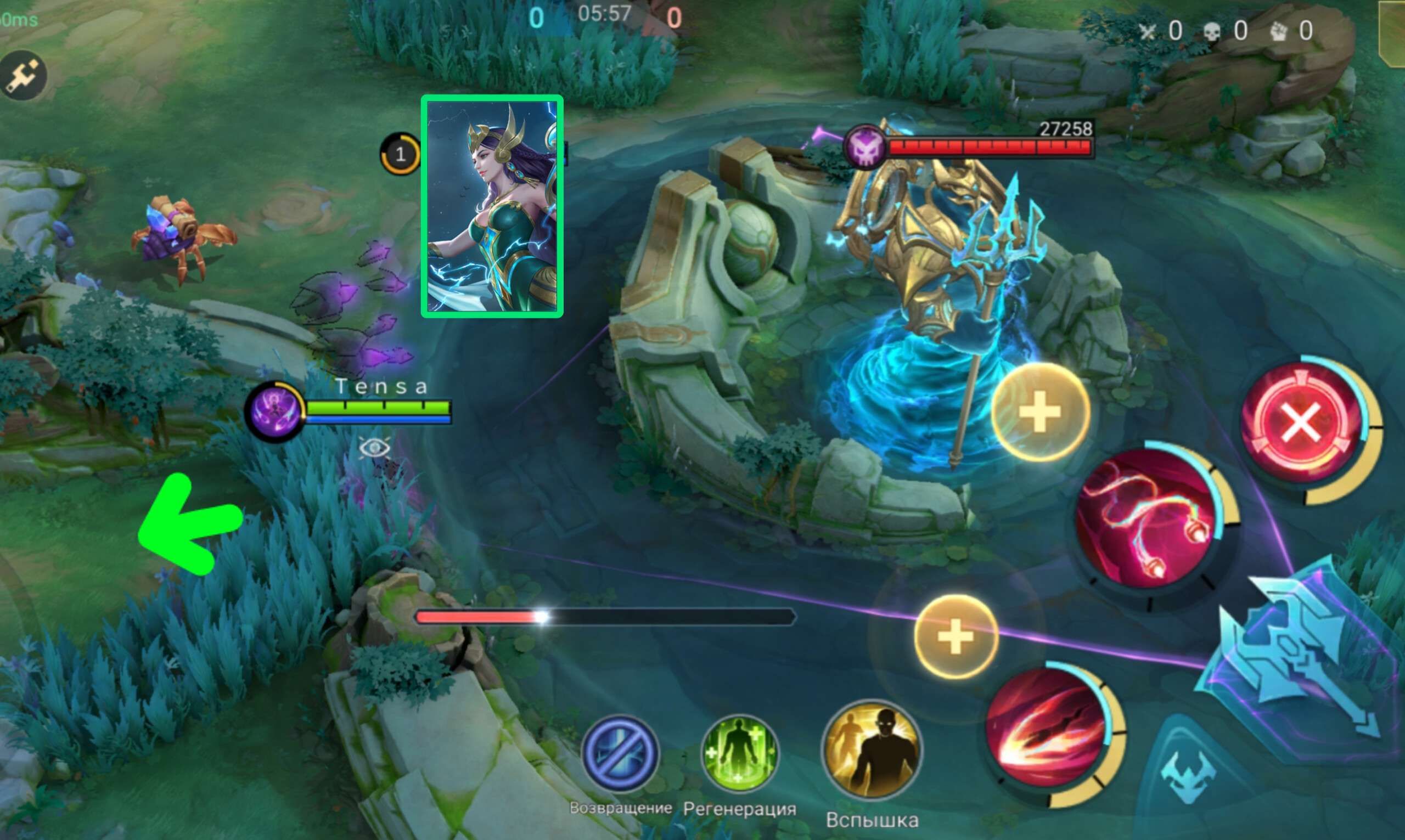Level up the red slash skill with the plus

[x=956, y=636]
